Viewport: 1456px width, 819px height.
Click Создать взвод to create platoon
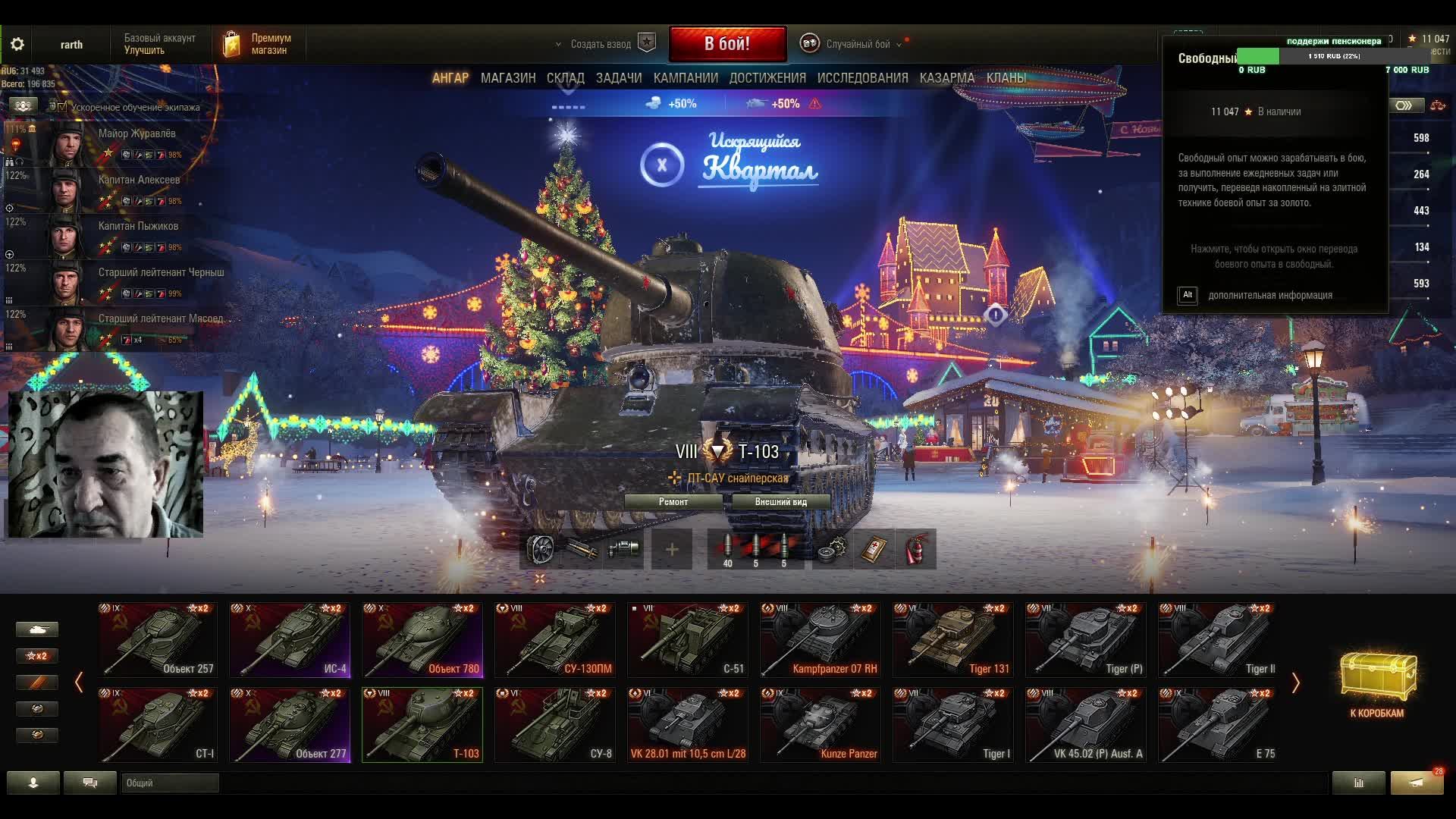[601, 44]
